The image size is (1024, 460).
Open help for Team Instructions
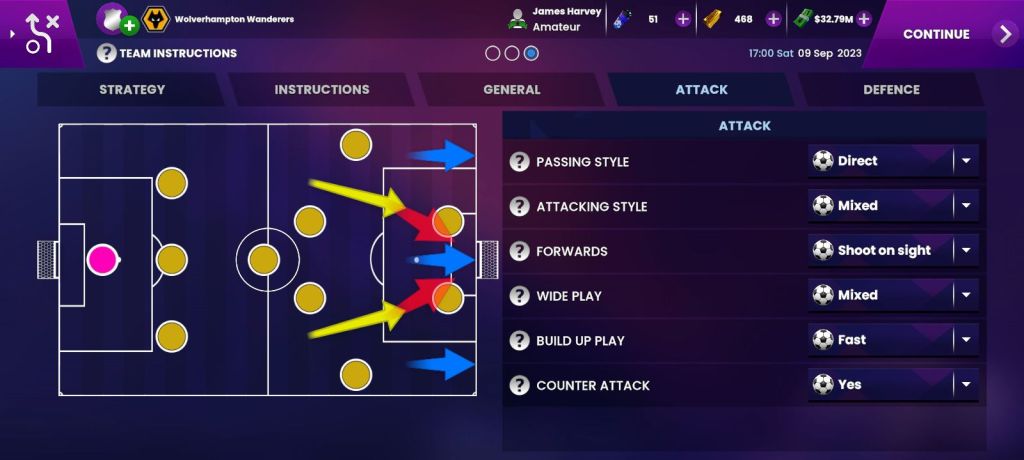click(x=107, y=53)
